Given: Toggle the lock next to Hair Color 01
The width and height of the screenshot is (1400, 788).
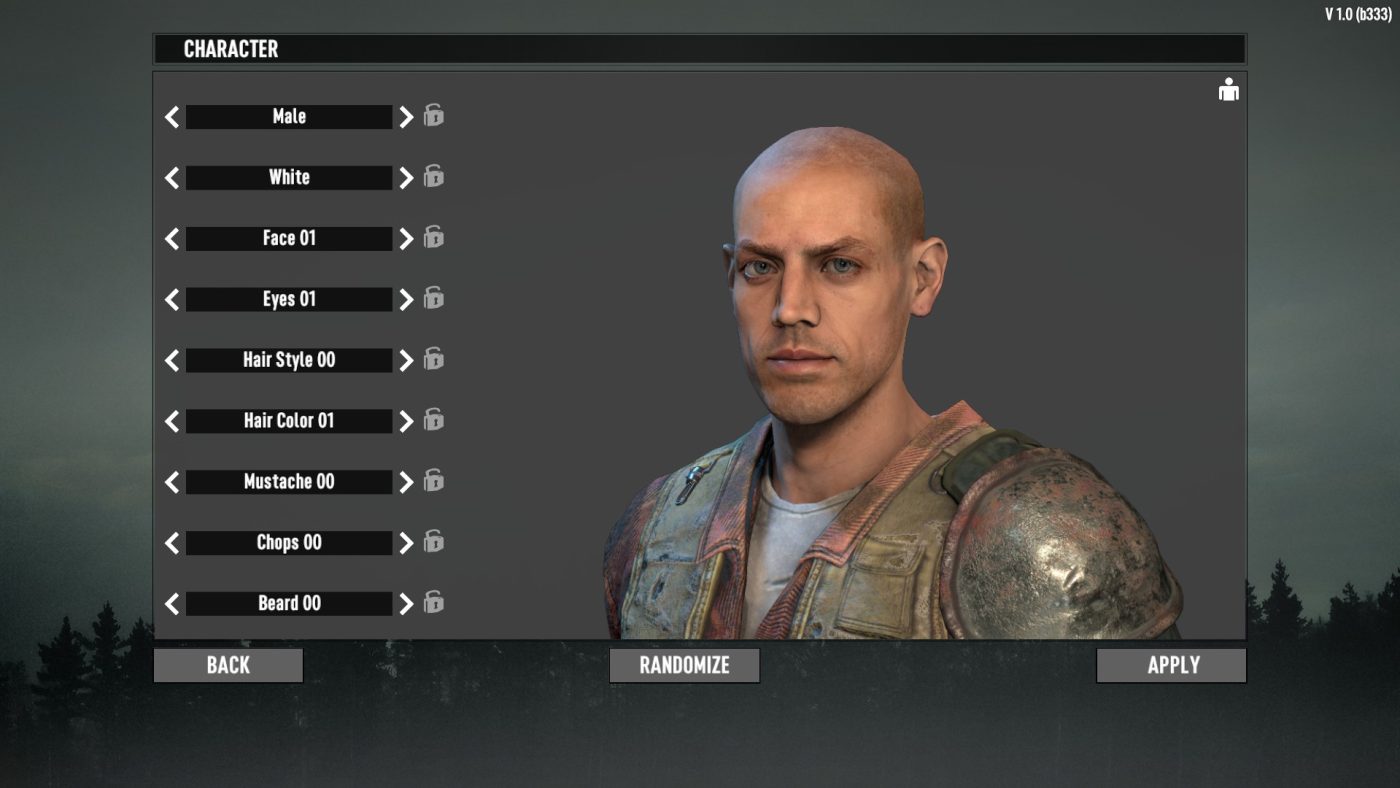Looking at the screenshot, I should pyautogui.click(x=434, y=420).
